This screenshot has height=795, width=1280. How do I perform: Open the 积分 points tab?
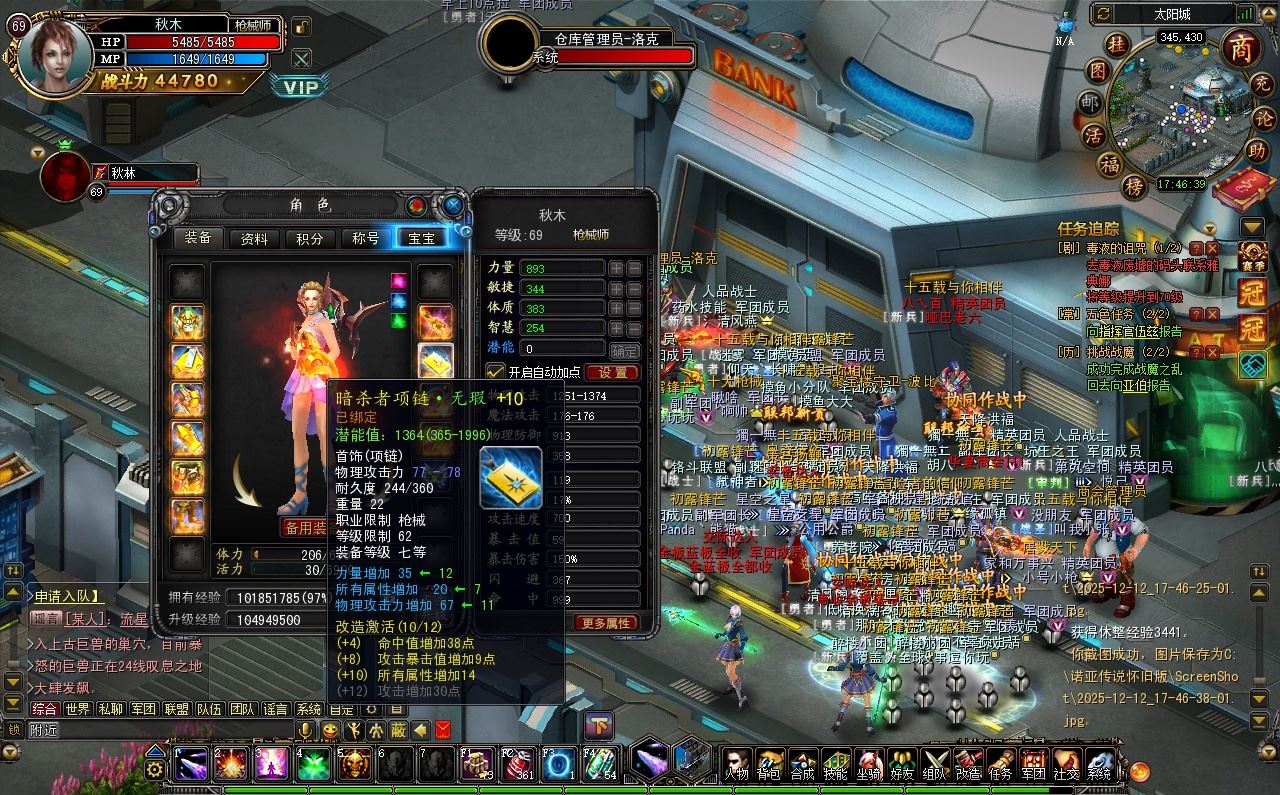coord(310,238)
